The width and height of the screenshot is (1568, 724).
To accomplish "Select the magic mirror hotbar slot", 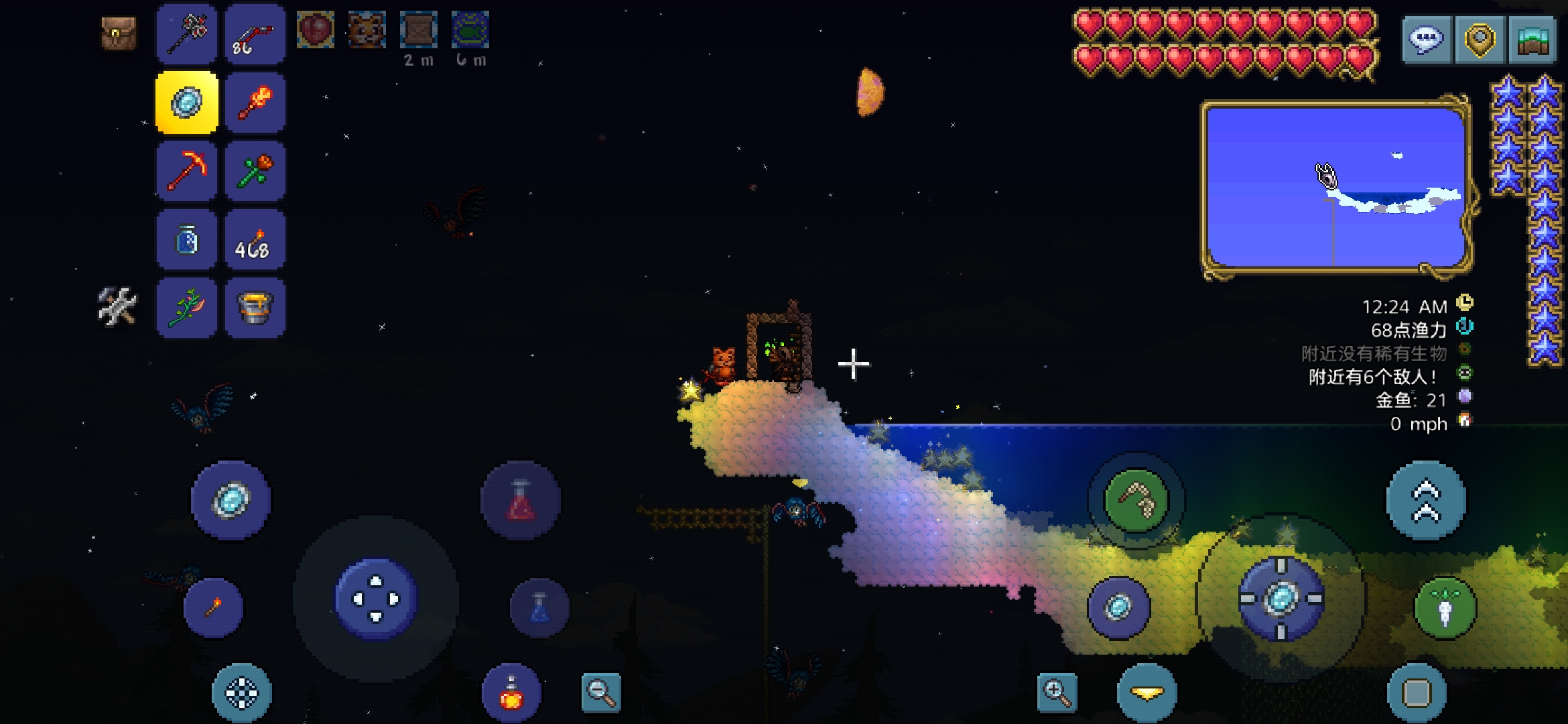I will click(x=187, y=103).
